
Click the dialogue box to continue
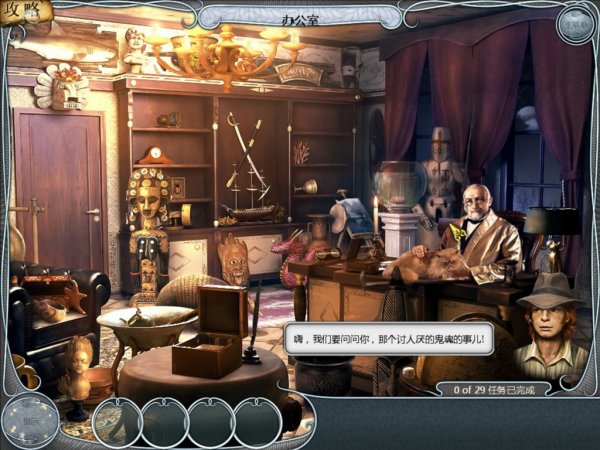click(389, 340)
